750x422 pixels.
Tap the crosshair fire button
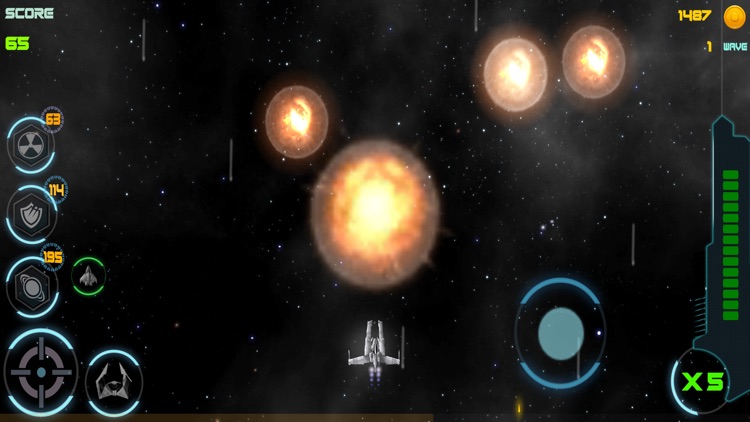pos(40,372)
